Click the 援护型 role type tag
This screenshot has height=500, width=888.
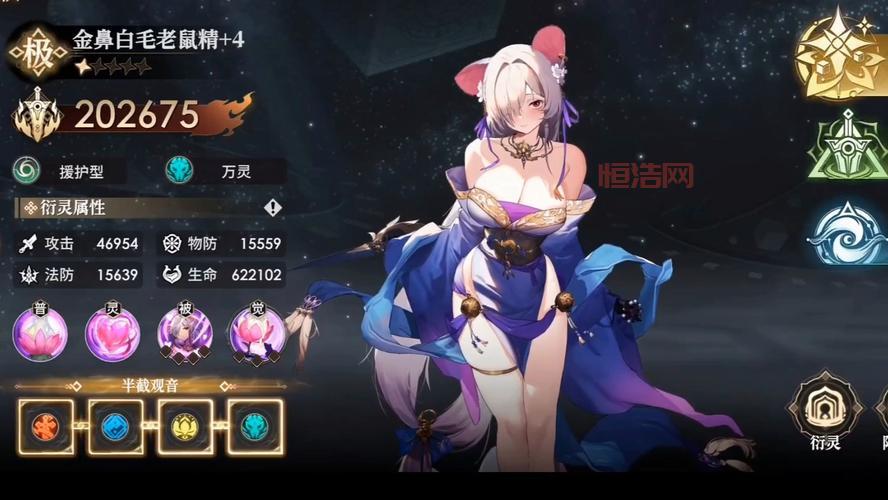(x=69, y=171)
